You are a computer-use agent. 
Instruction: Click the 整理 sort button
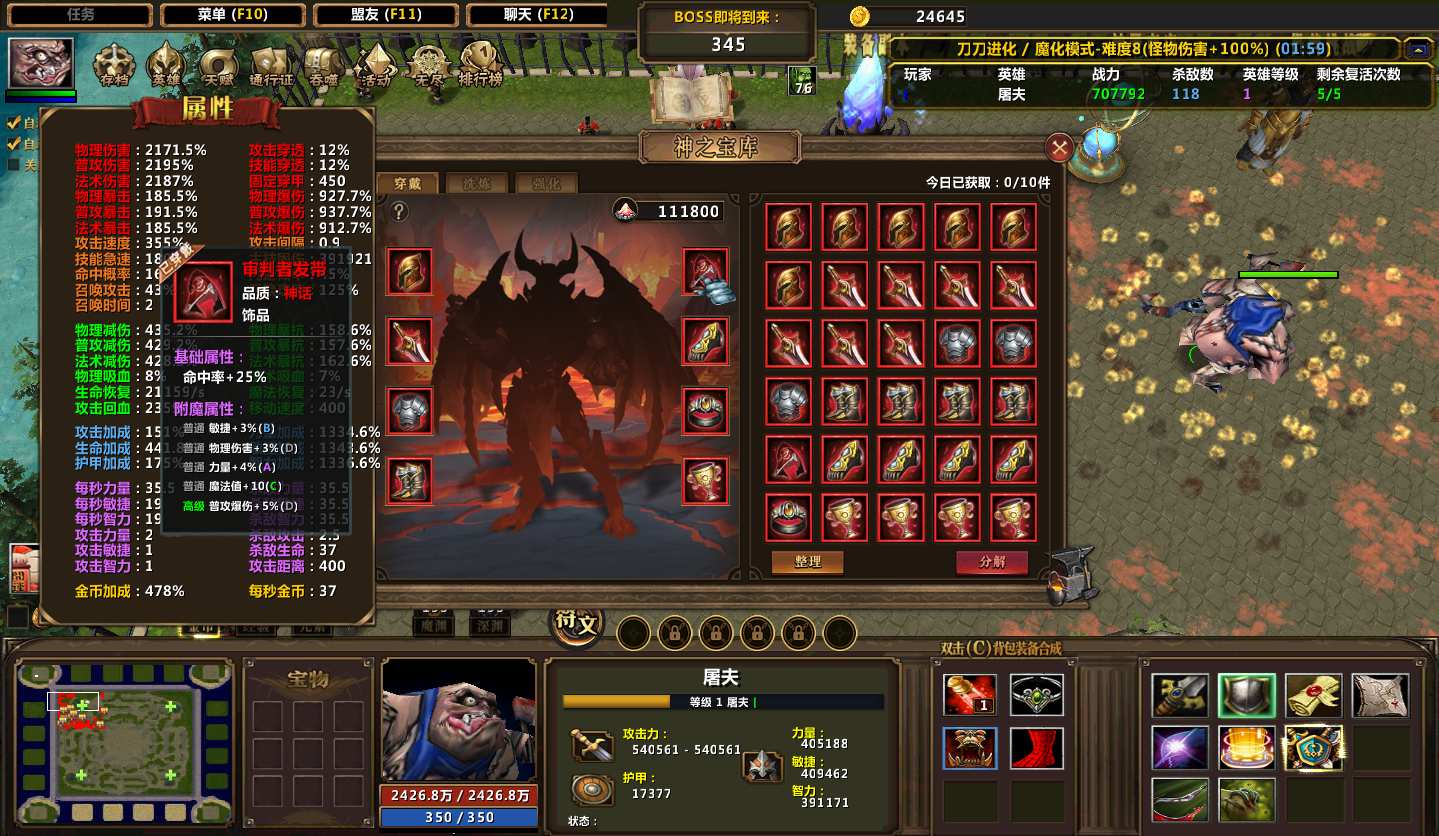[807, 562]
